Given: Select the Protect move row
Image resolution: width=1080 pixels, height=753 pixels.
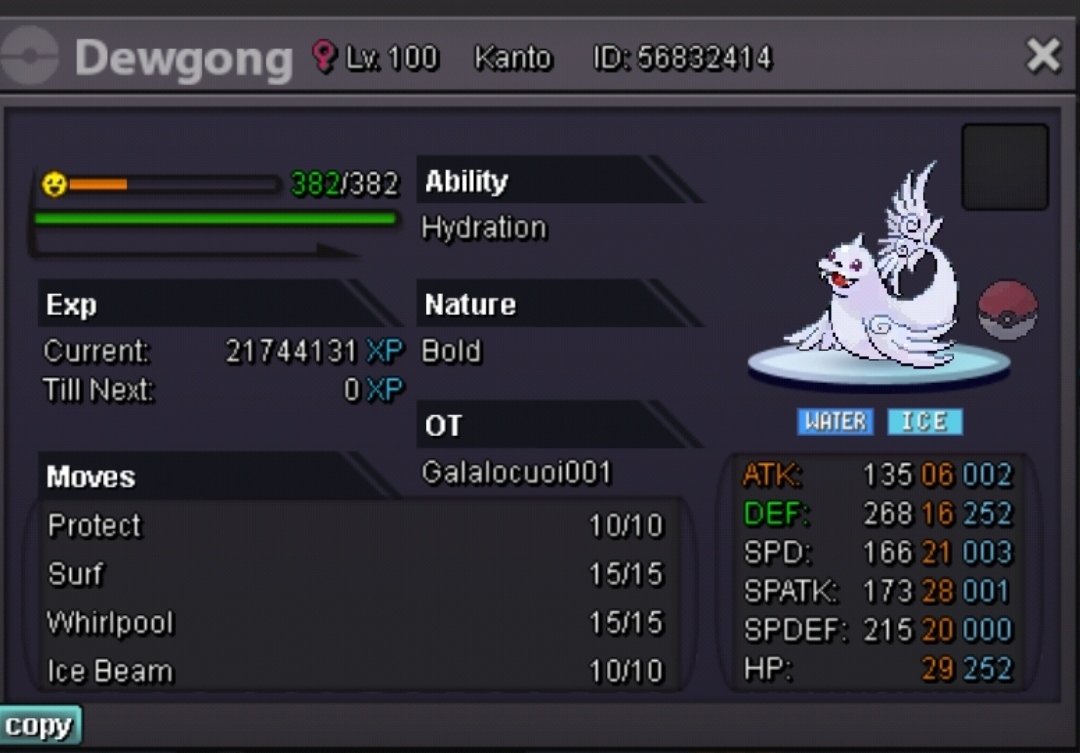Looking at the screenshot, I should tap(355, 526).
